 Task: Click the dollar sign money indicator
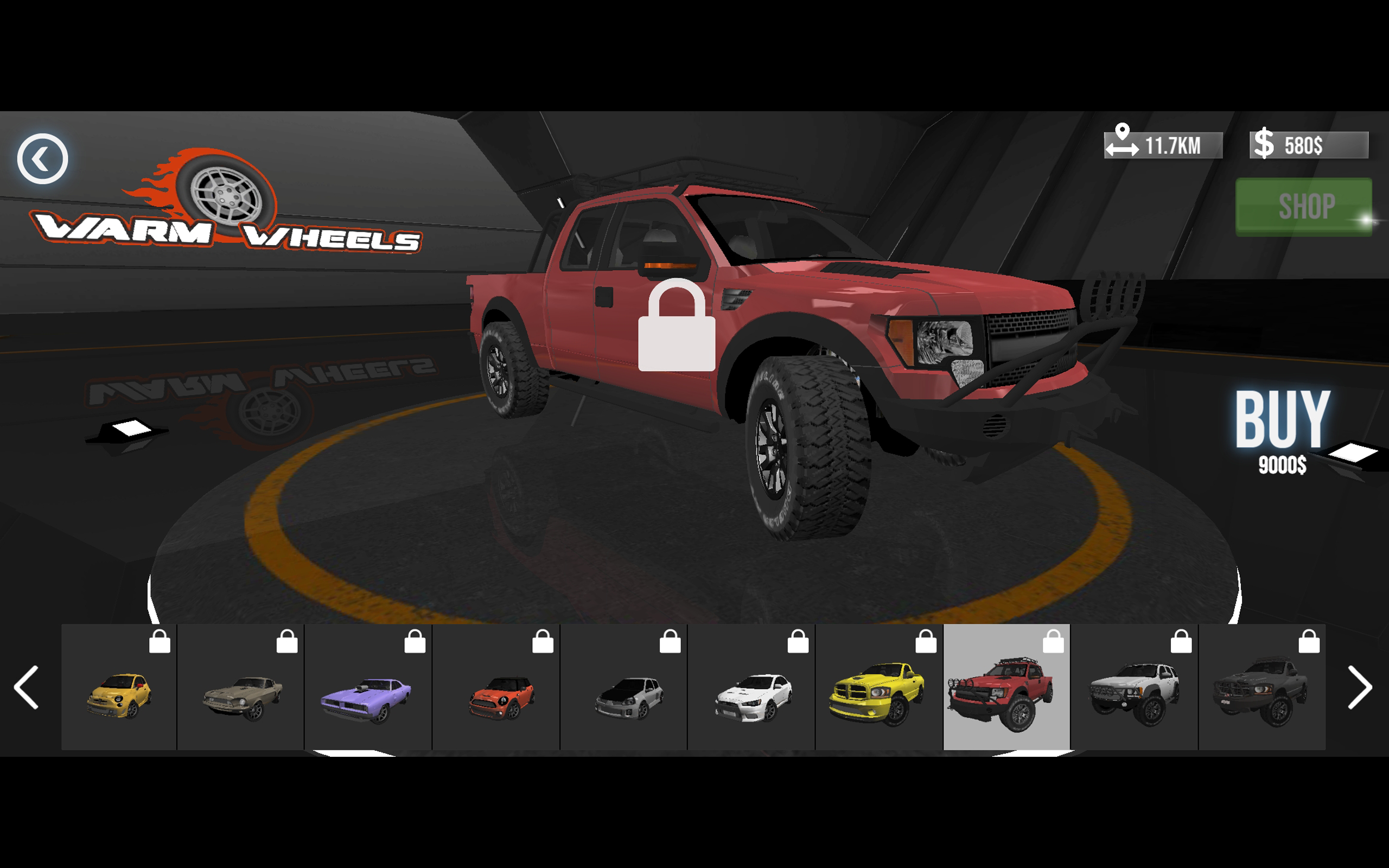(x=1265, y=144)
